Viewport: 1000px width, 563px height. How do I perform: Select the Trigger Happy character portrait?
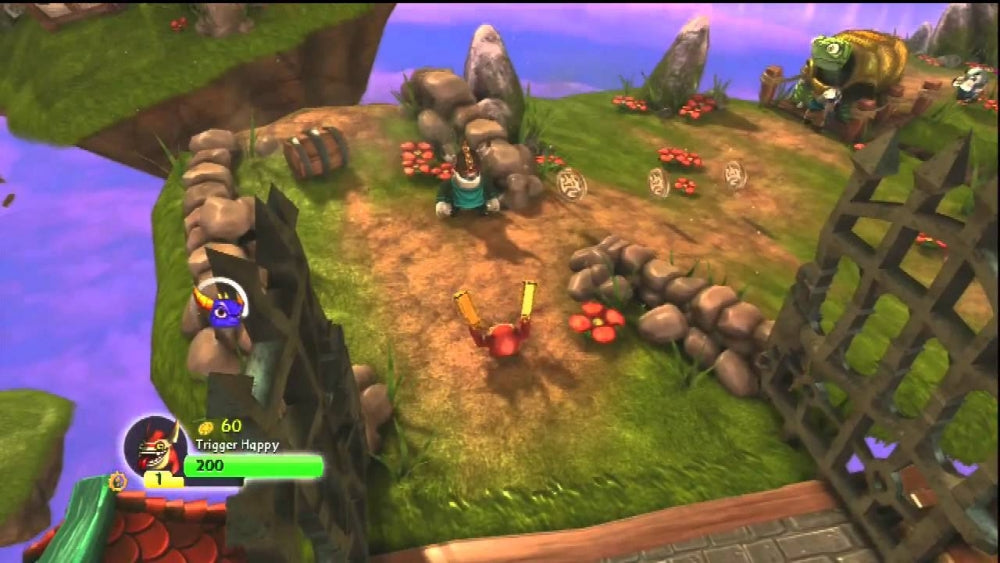155,445
